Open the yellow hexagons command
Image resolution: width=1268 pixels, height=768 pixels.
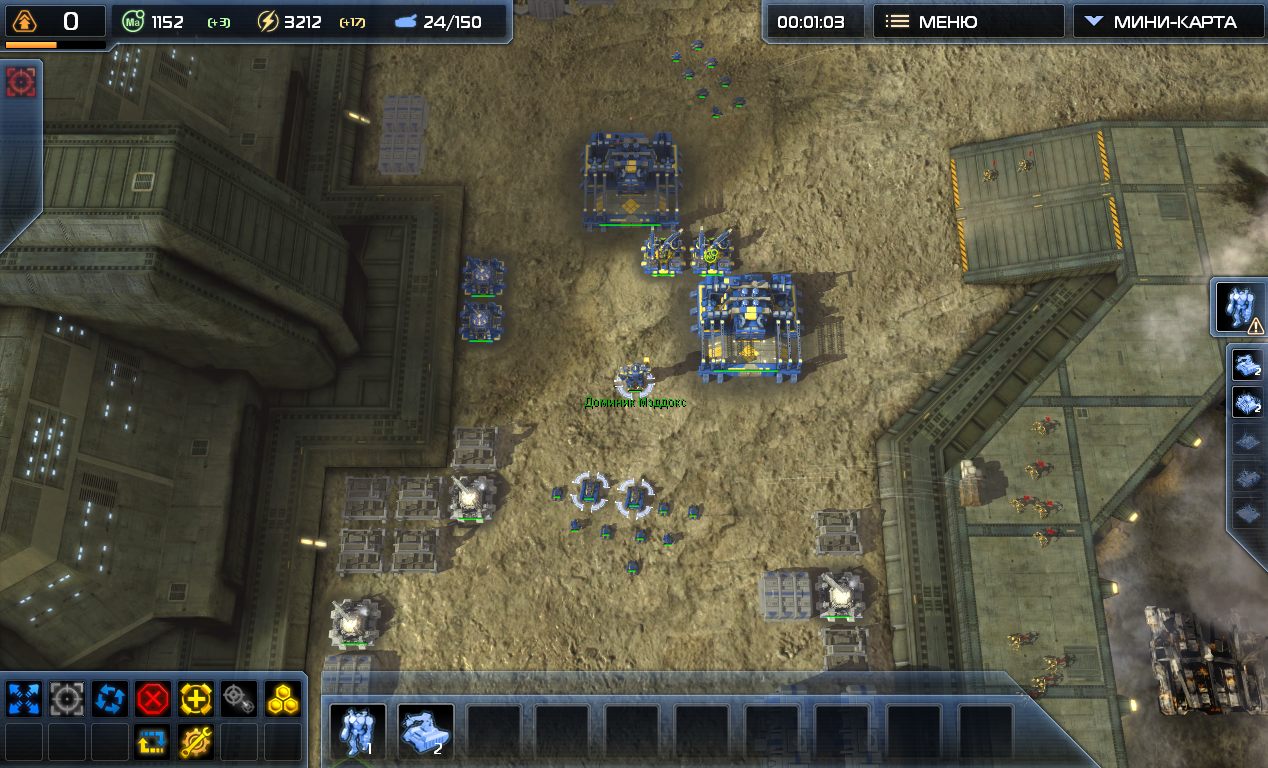[x=282, y=698]
